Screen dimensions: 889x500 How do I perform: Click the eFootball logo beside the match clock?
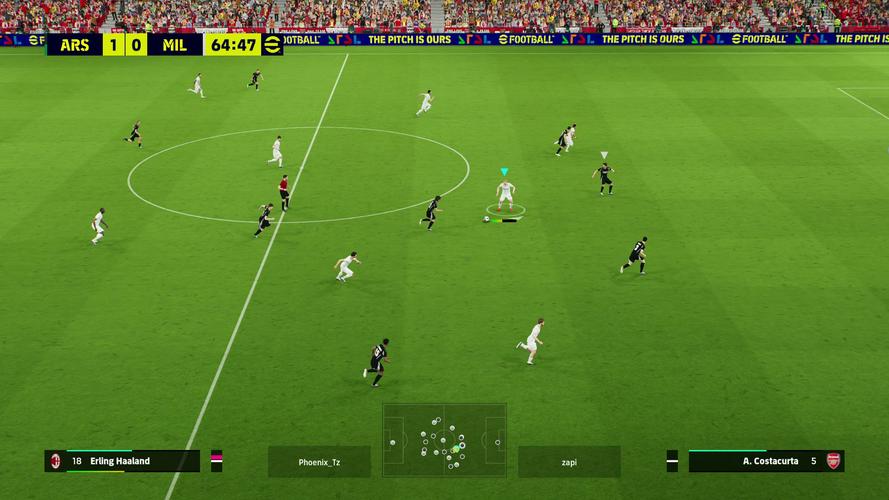(x=272, y=45)
